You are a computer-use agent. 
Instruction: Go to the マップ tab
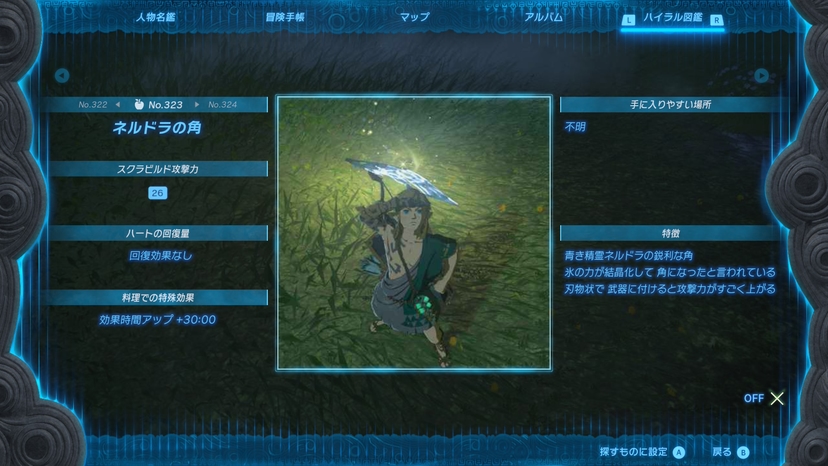coord(414,17)
